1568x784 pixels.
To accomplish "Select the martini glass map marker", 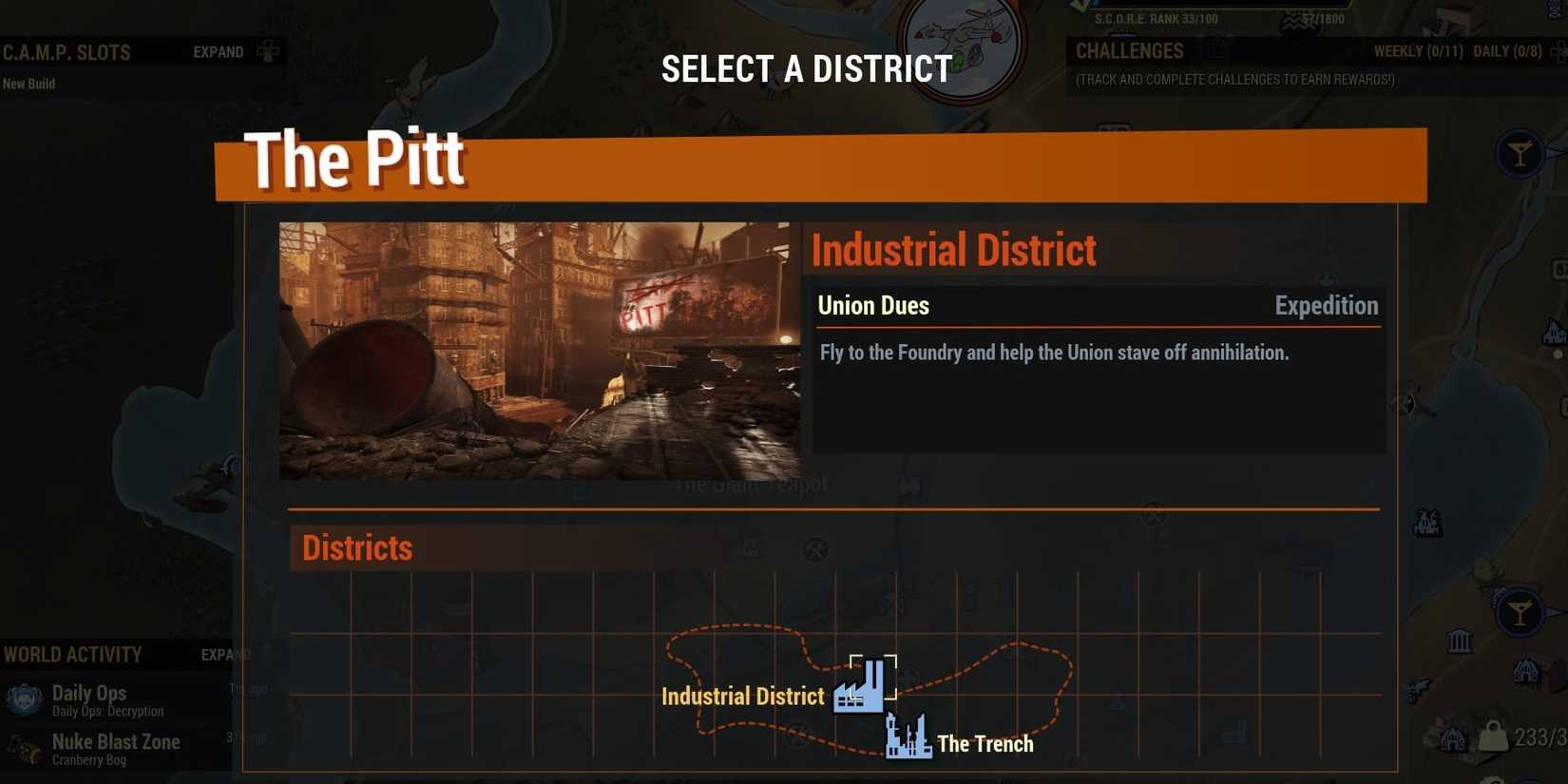I will (x=1520, y=152).
